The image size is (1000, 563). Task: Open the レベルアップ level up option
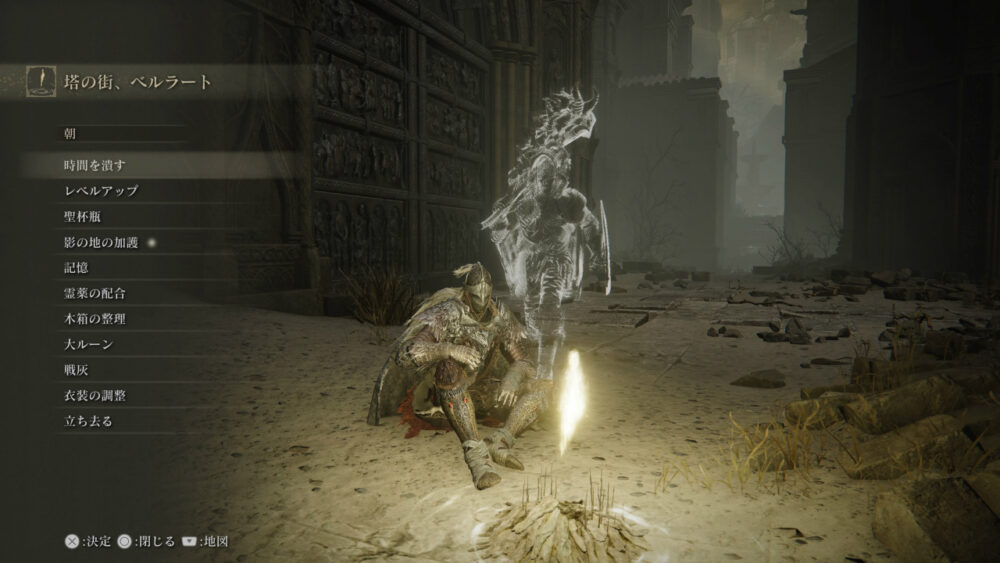coord(100,190)
